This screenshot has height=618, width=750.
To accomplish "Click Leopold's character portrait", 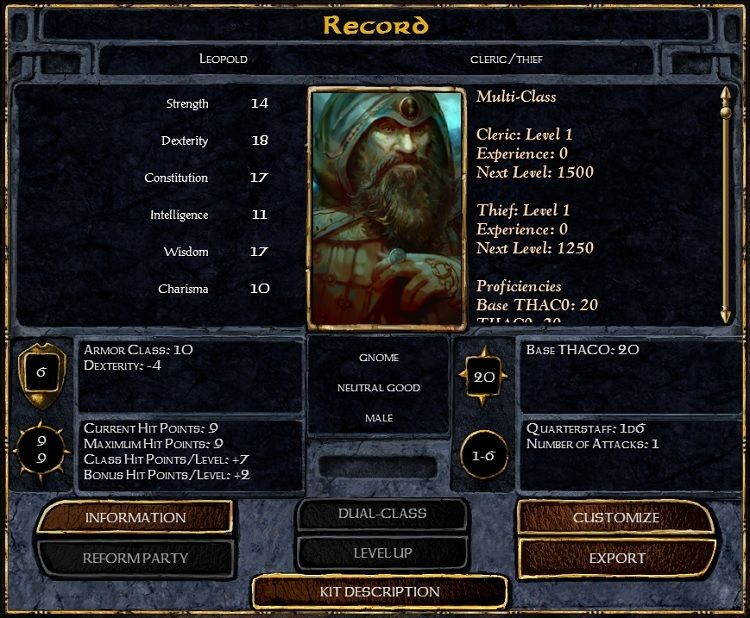I will 388,208.
